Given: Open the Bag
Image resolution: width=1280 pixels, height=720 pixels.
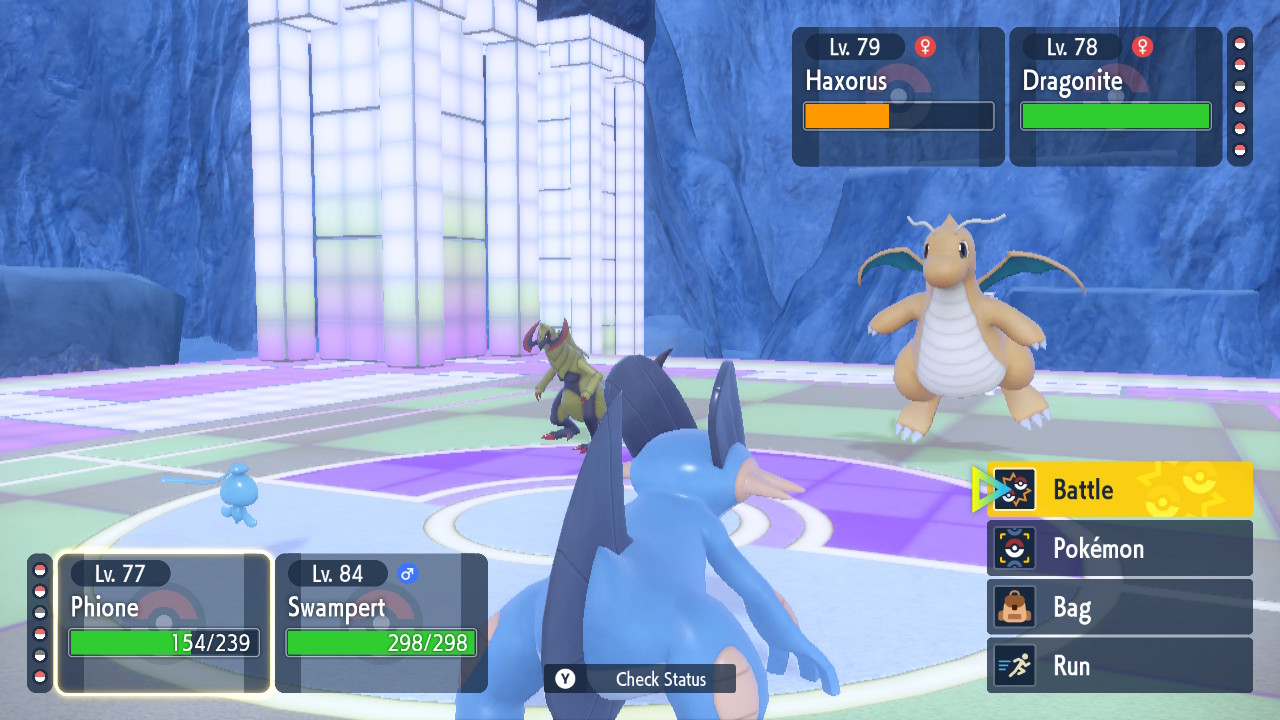Looking at the screenshot, I should click(x=1120, y=607).
